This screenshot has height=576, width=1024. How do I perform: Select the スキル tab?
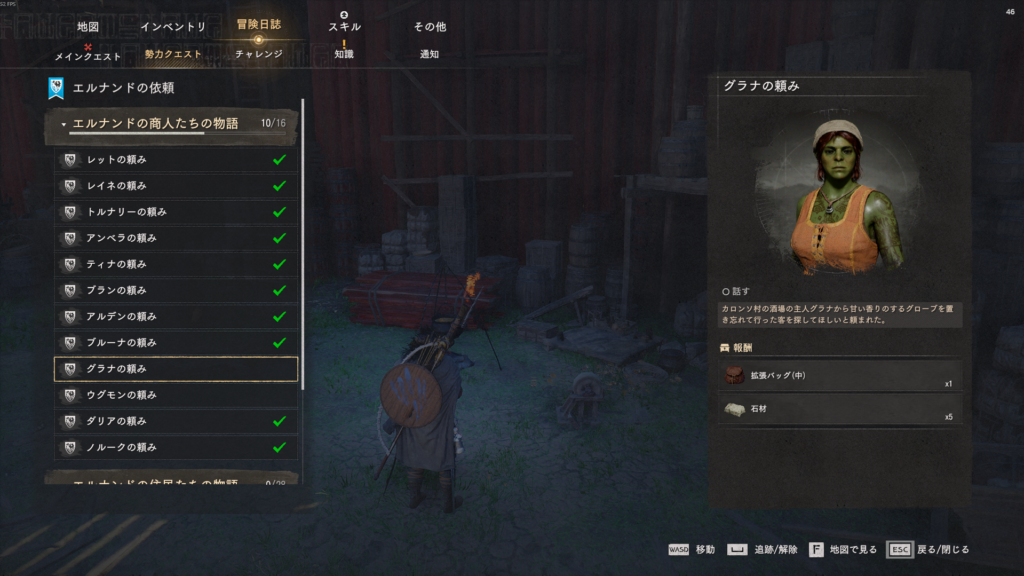click(344, 27)
